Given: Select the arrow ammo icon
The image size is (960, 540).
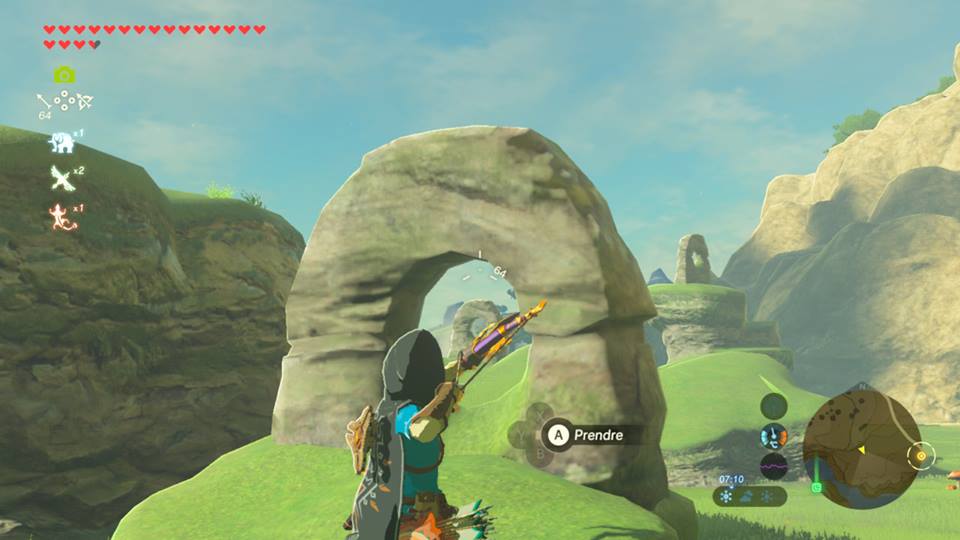Looking at the screenshot, I should pyautogui.click(x=44, y=100).
